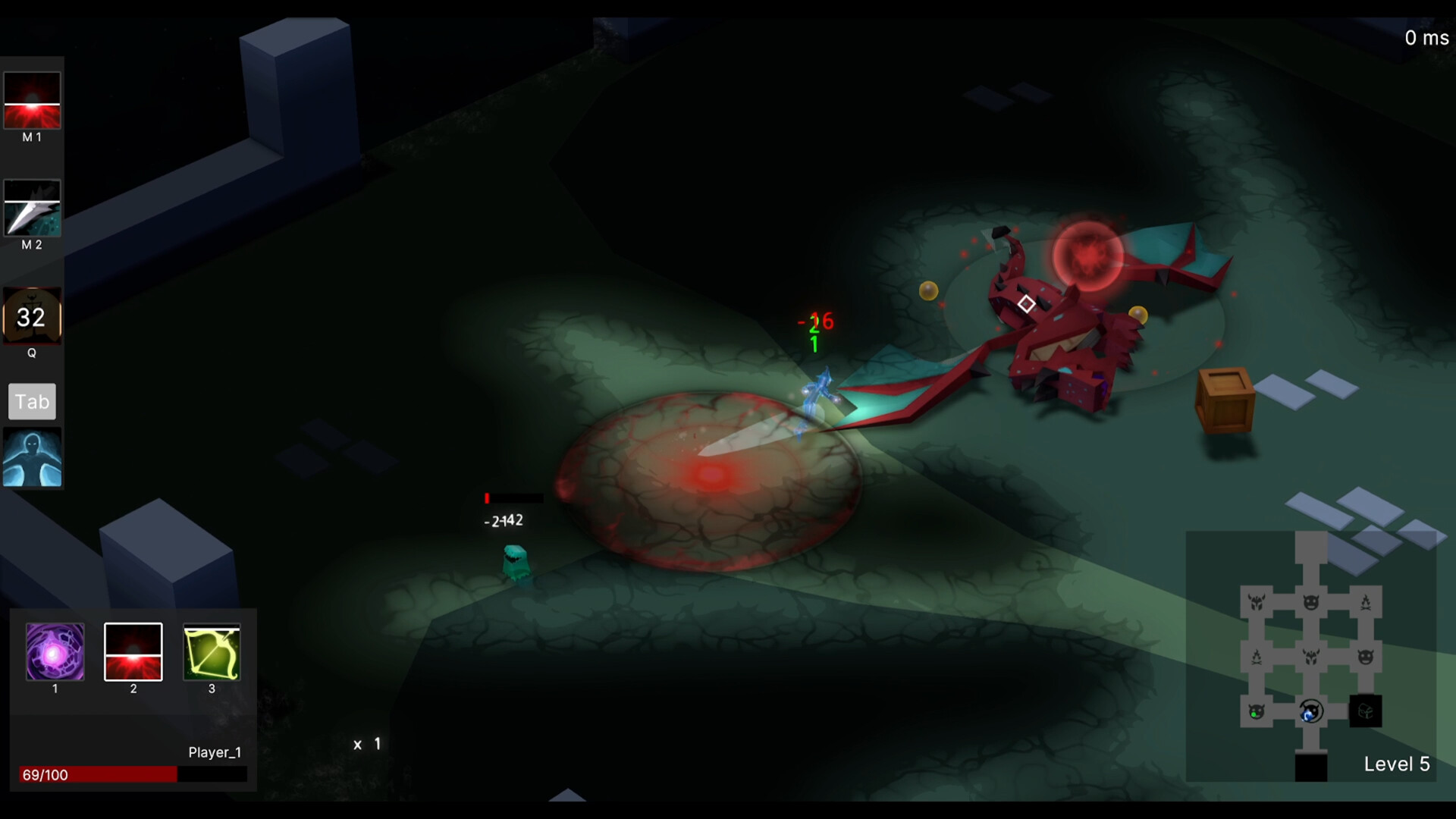Select the red ability in item slot 2
The width and height of the screenshot is (1456, 819).
133,652
